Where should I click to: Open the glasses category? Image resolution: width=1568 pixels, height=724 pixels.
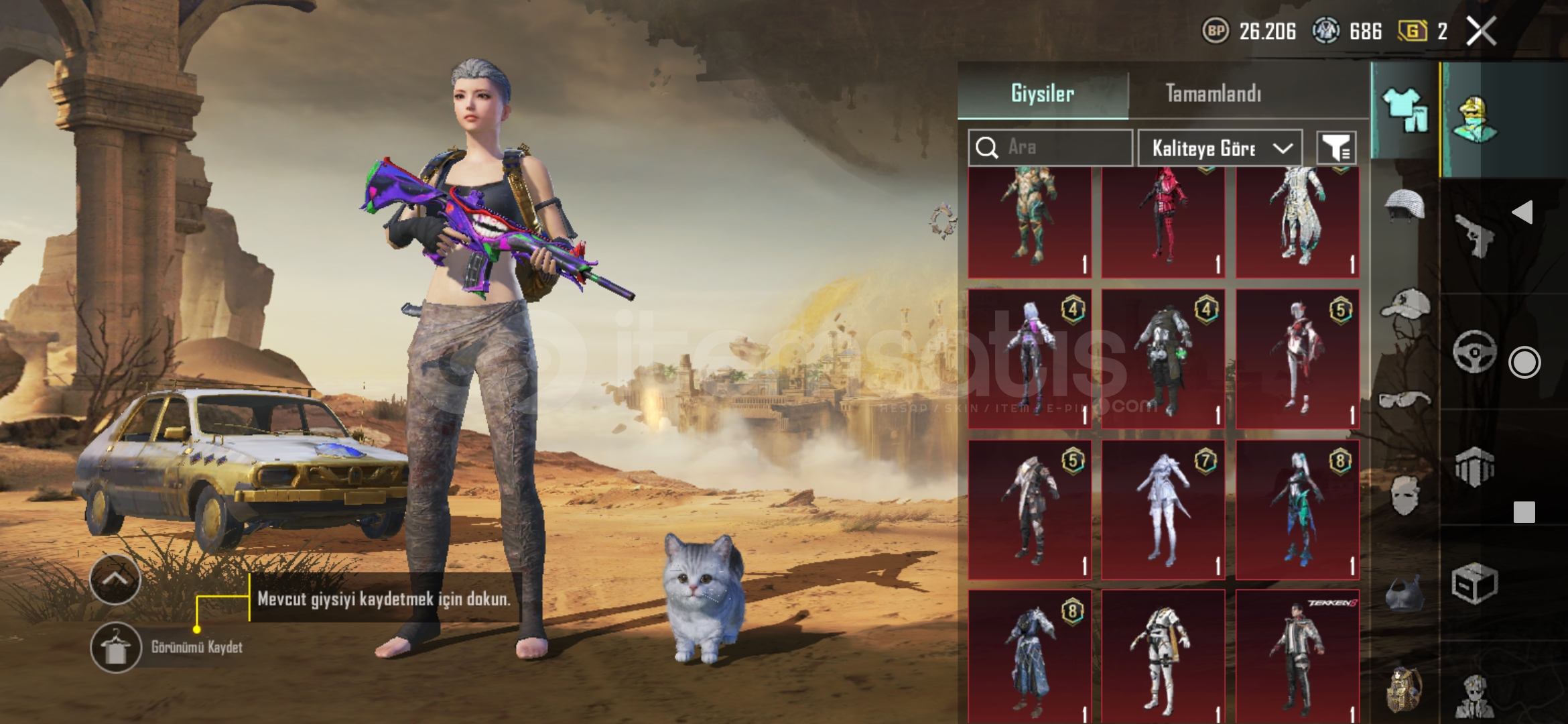tap(1404, 400)
